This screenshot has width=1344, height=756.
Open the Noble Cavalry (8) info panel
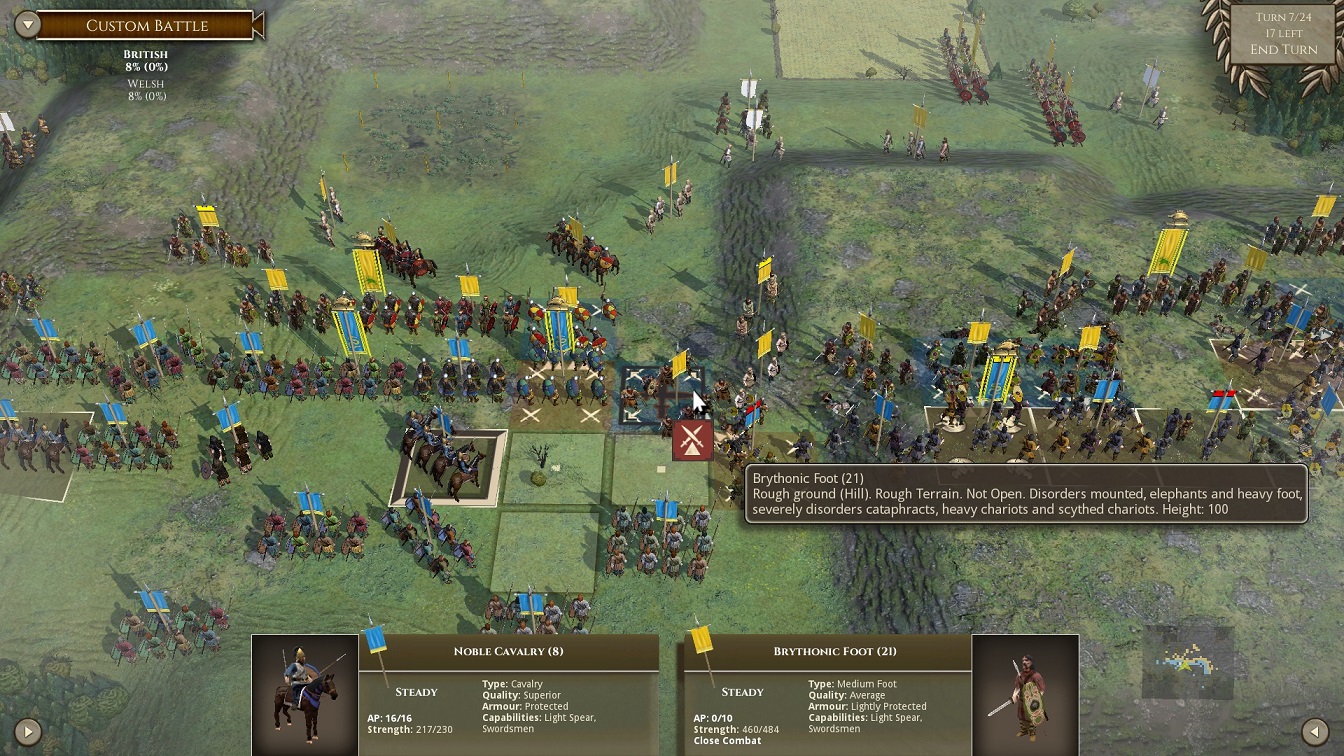508,651
